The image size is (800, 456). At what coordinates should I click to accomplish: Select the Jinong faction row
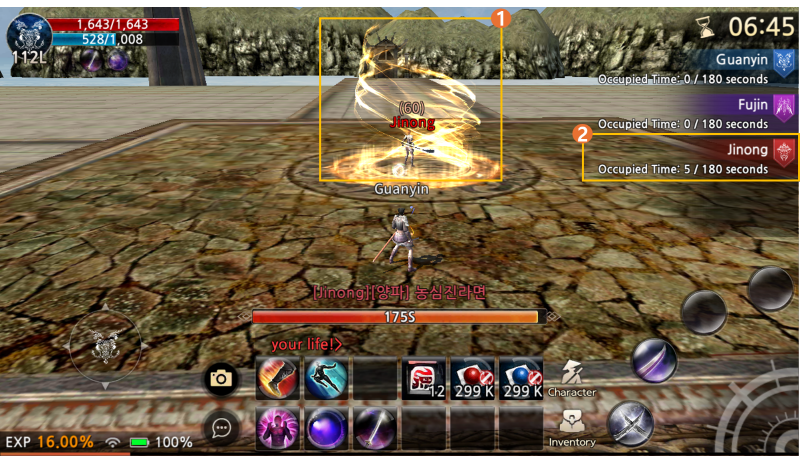tap(691, 158)
